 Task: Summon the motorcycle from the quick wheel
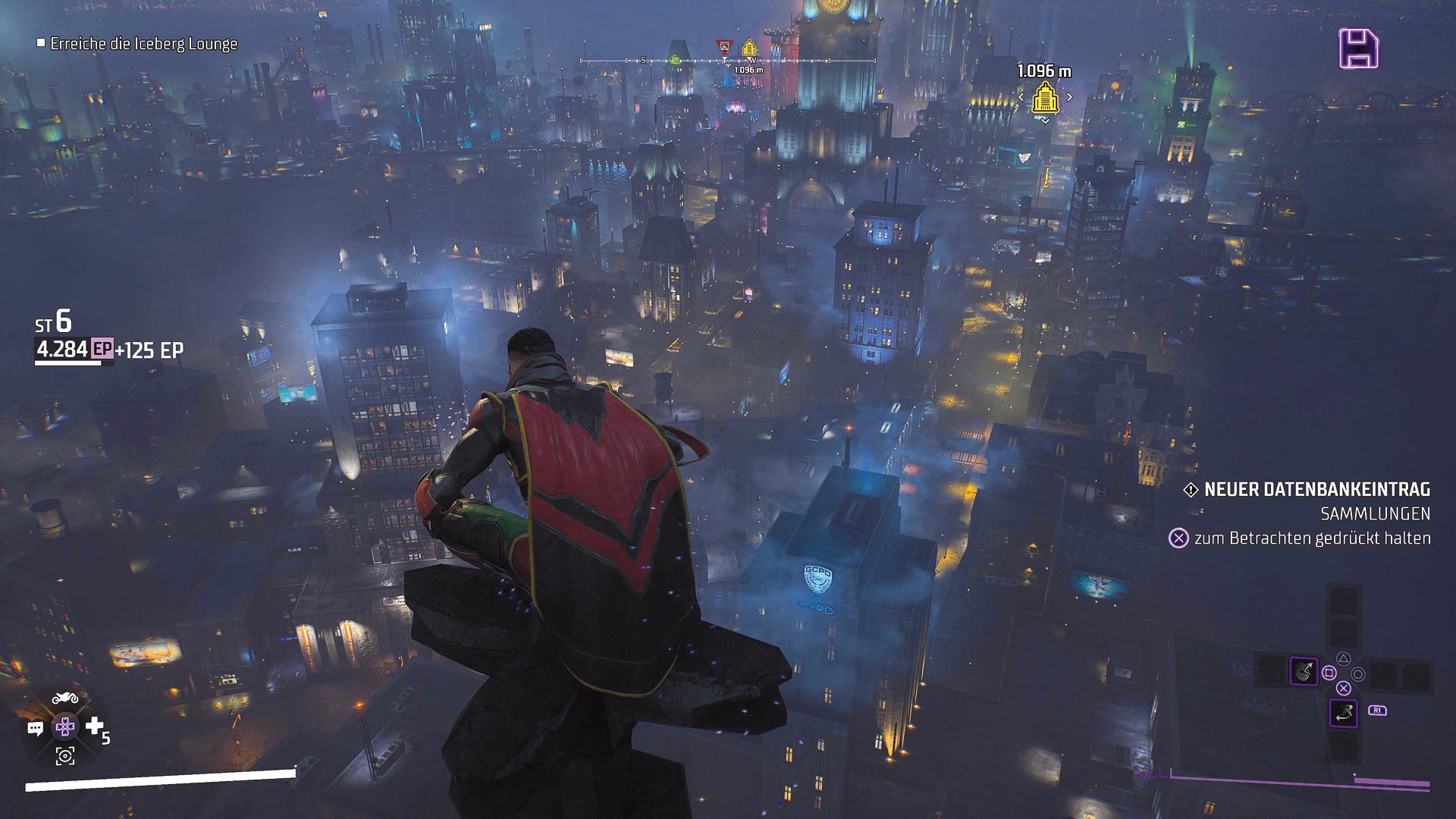click(x=65, y=698)
